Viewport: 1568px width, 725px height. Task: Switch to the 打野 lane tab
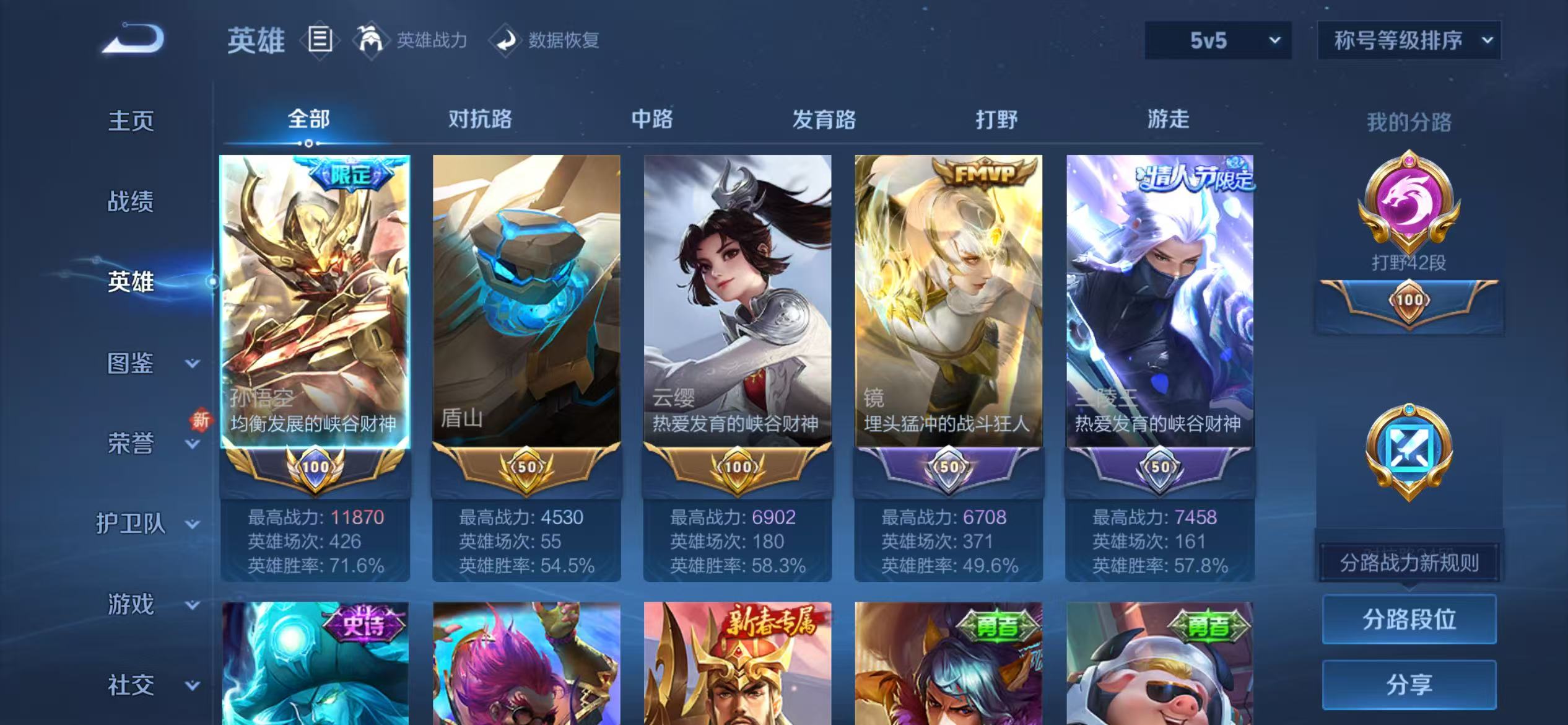[x=998, y=119]
